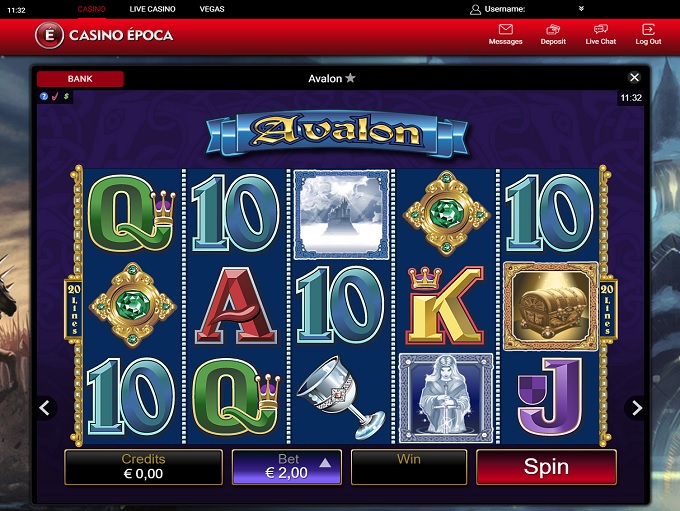Open the BANK cashier

(x=80, y=78)
